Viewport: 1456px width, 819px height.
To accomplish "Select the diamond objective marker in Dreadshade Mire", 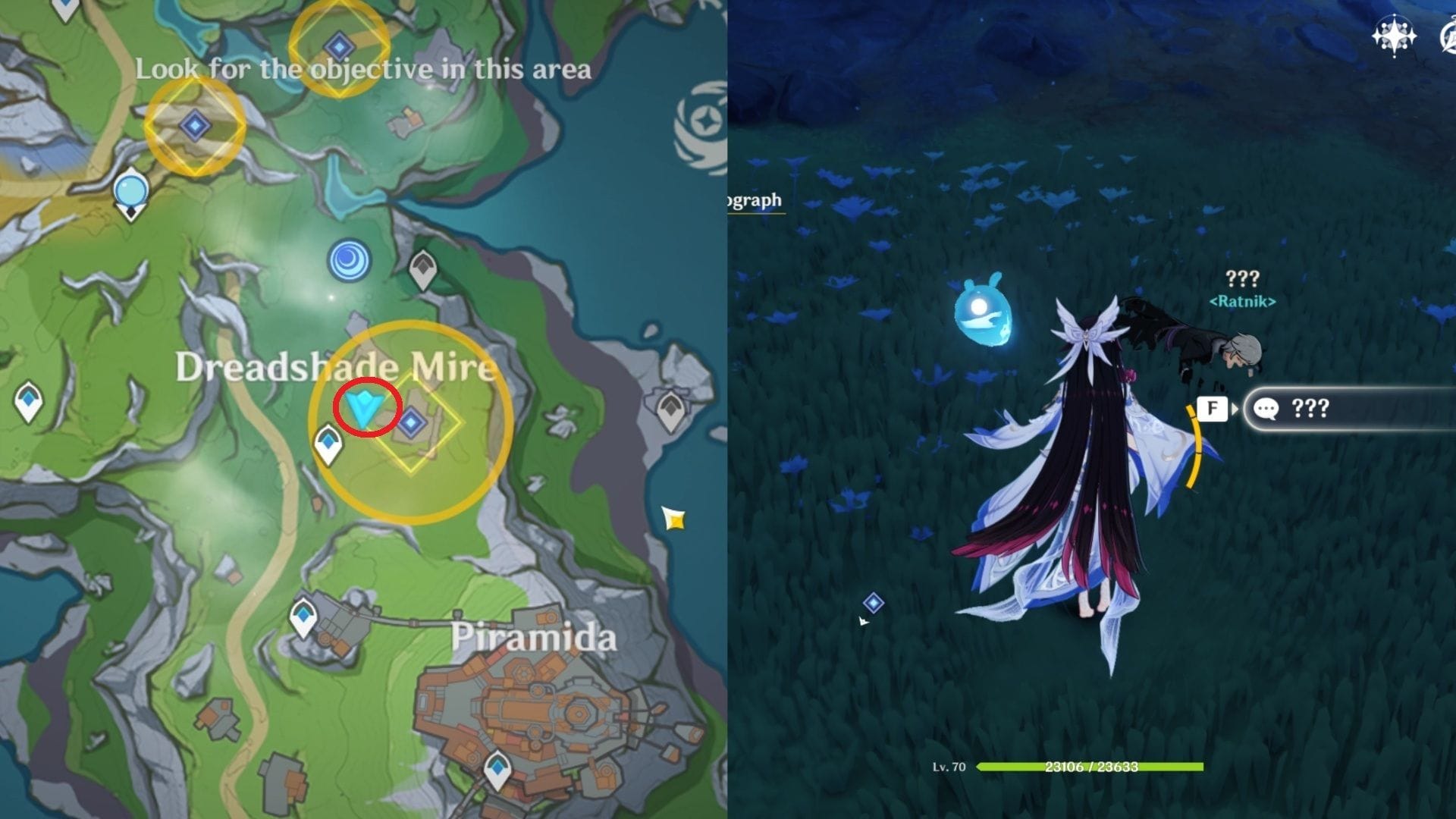I will tap(412, 422).
